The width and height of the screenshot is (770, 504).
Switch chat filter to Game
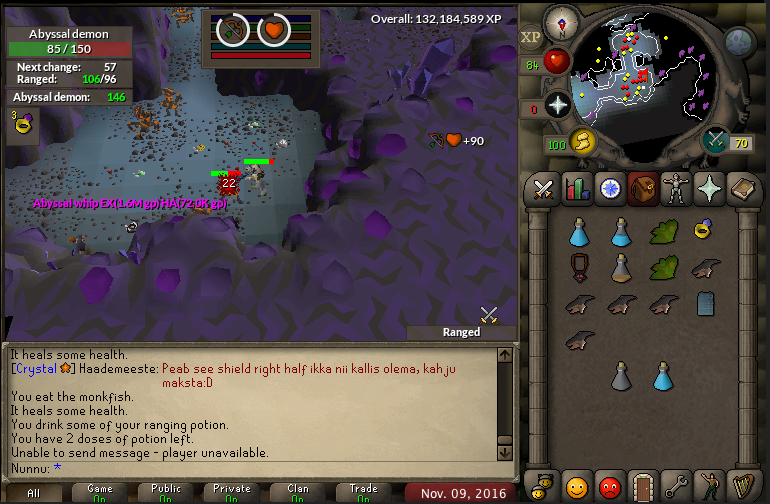point(99,493)
